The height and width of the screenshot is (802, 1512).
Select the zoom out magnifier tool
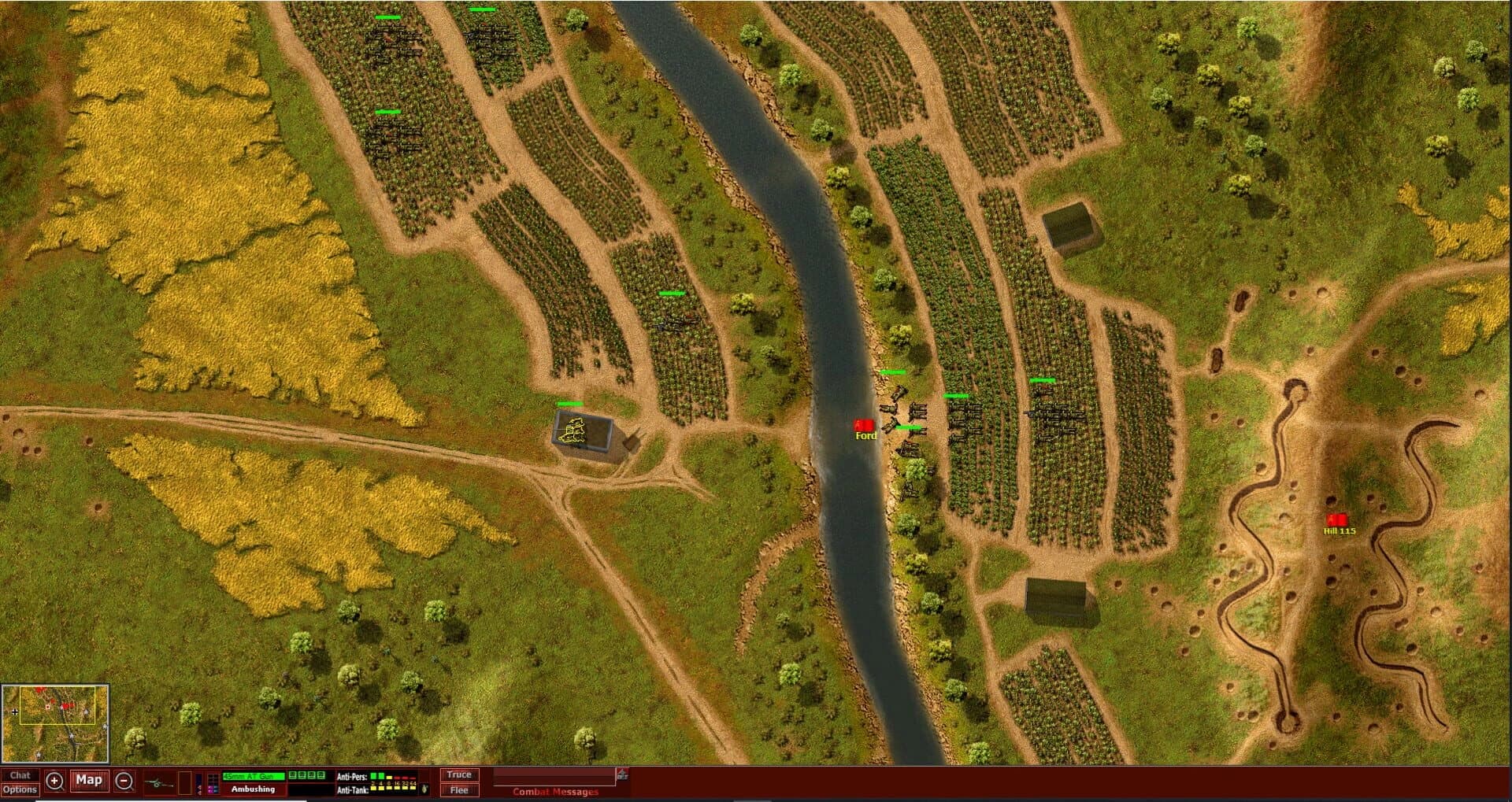[124, 782]
